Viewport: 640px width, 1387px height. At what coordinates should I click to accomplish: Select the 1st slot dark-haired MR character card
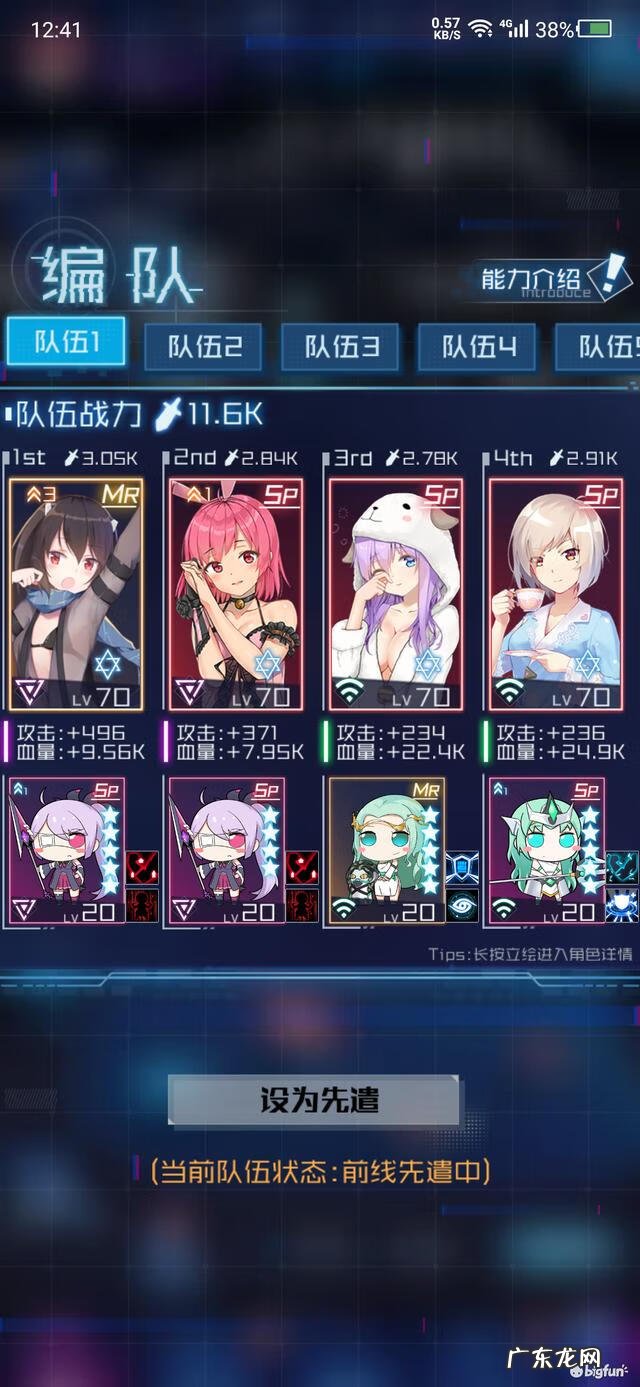point(76,594)
